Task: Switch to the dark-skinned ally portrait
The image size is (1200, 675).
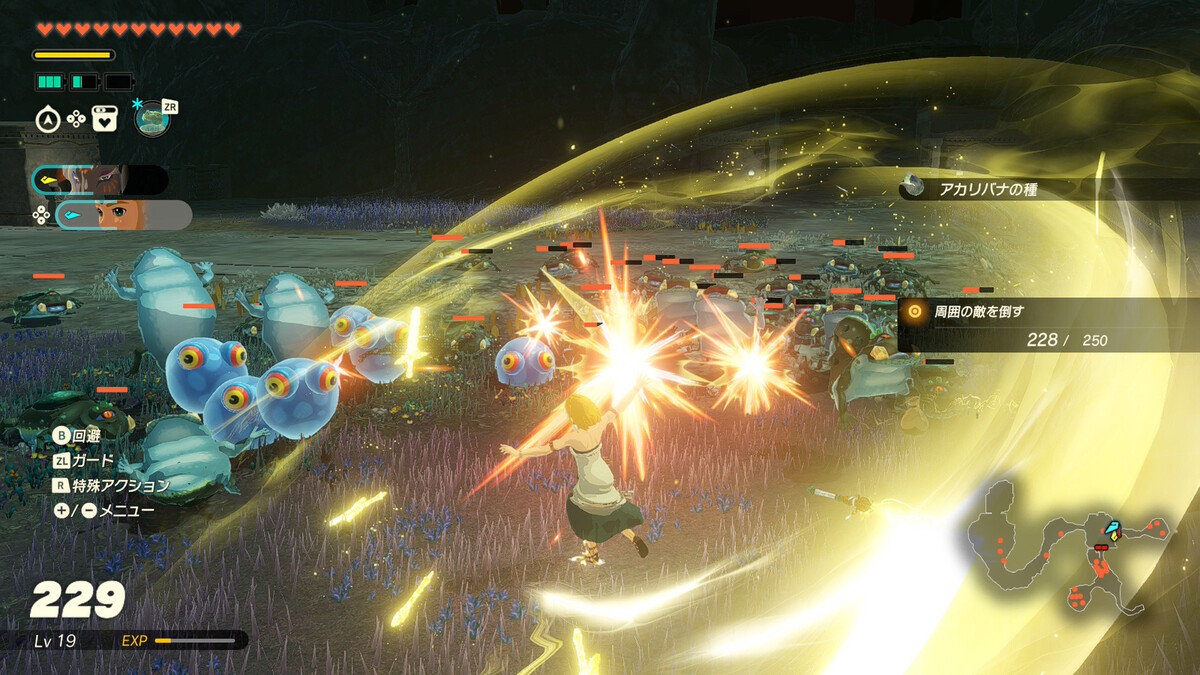Action: pyautogui.click(x=100, y=180)
